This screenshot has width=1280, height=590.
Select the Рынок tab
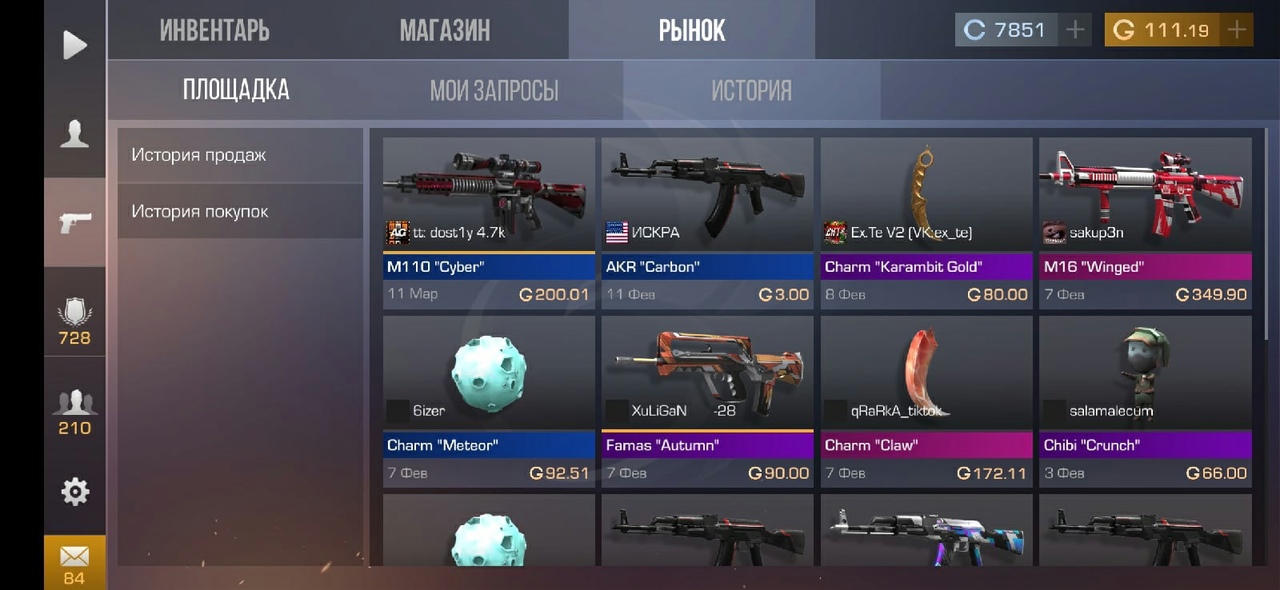click(691, 30)
